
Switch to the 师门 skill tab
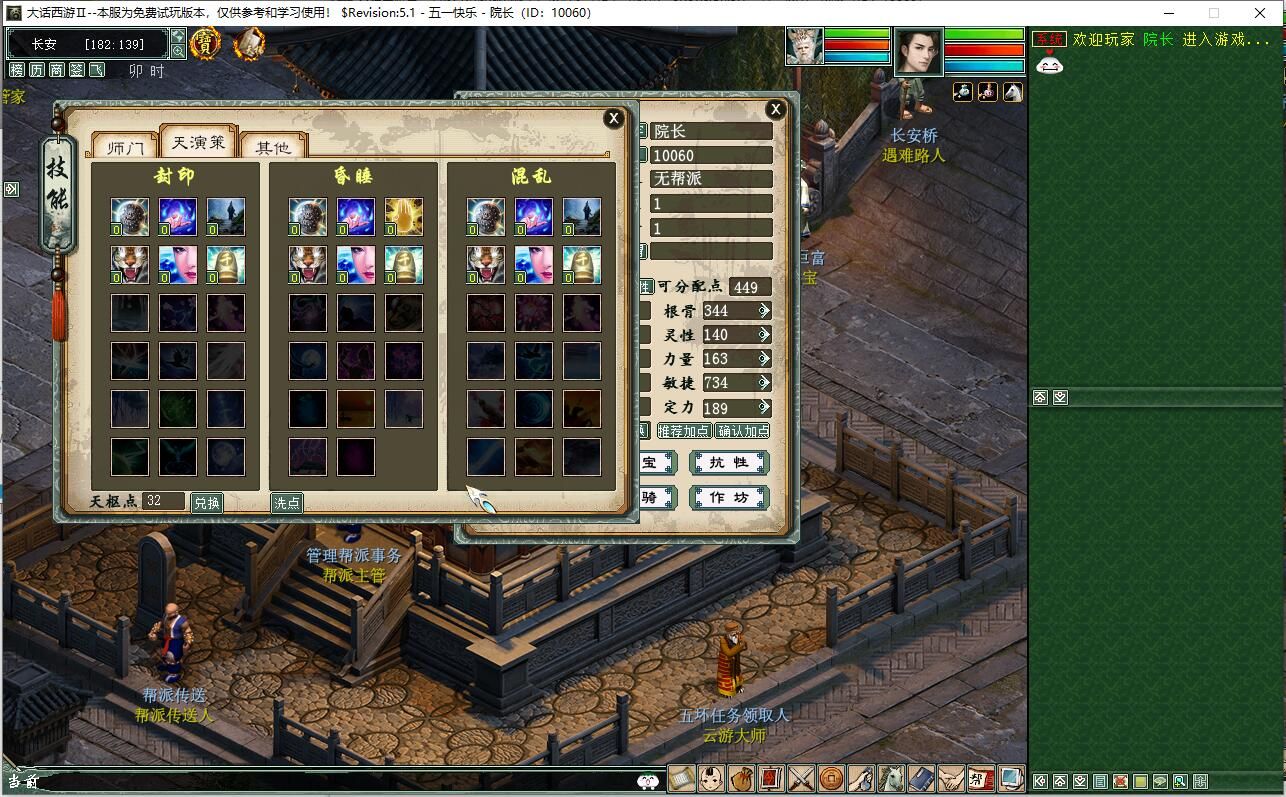tap(126, 148)
